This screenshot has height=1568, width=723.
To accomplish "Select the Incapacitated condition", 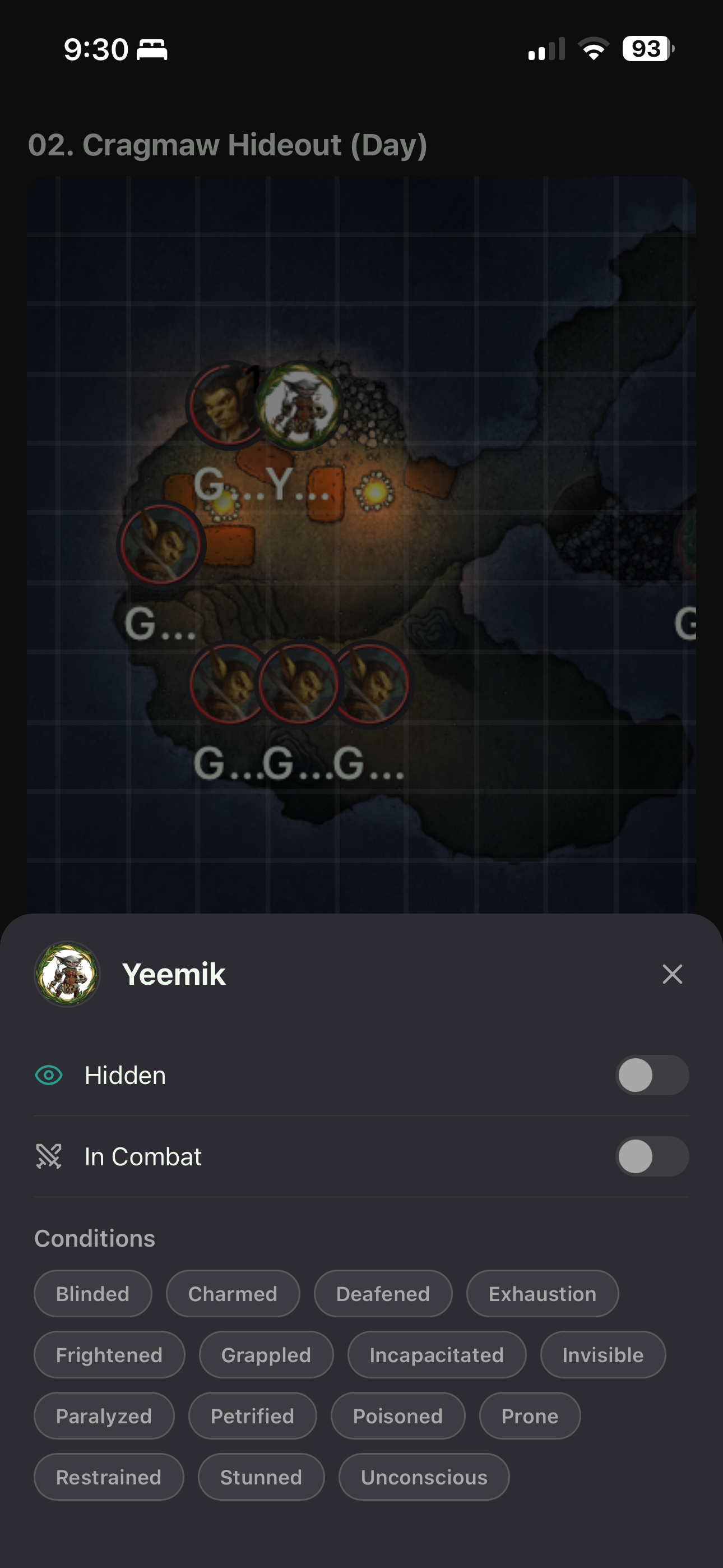I will point(437,1354).
